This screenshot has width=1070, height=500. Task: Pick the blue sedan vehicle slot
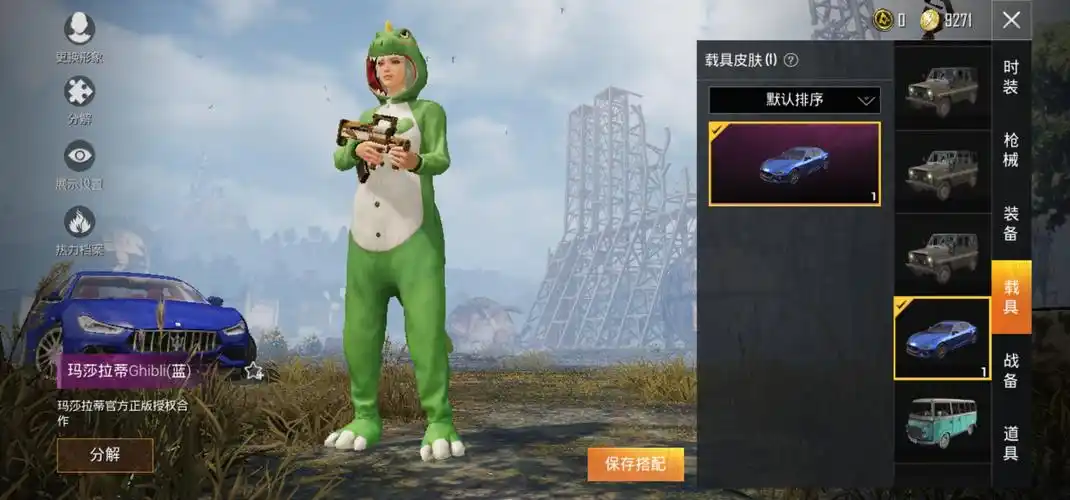coord(941,338)
